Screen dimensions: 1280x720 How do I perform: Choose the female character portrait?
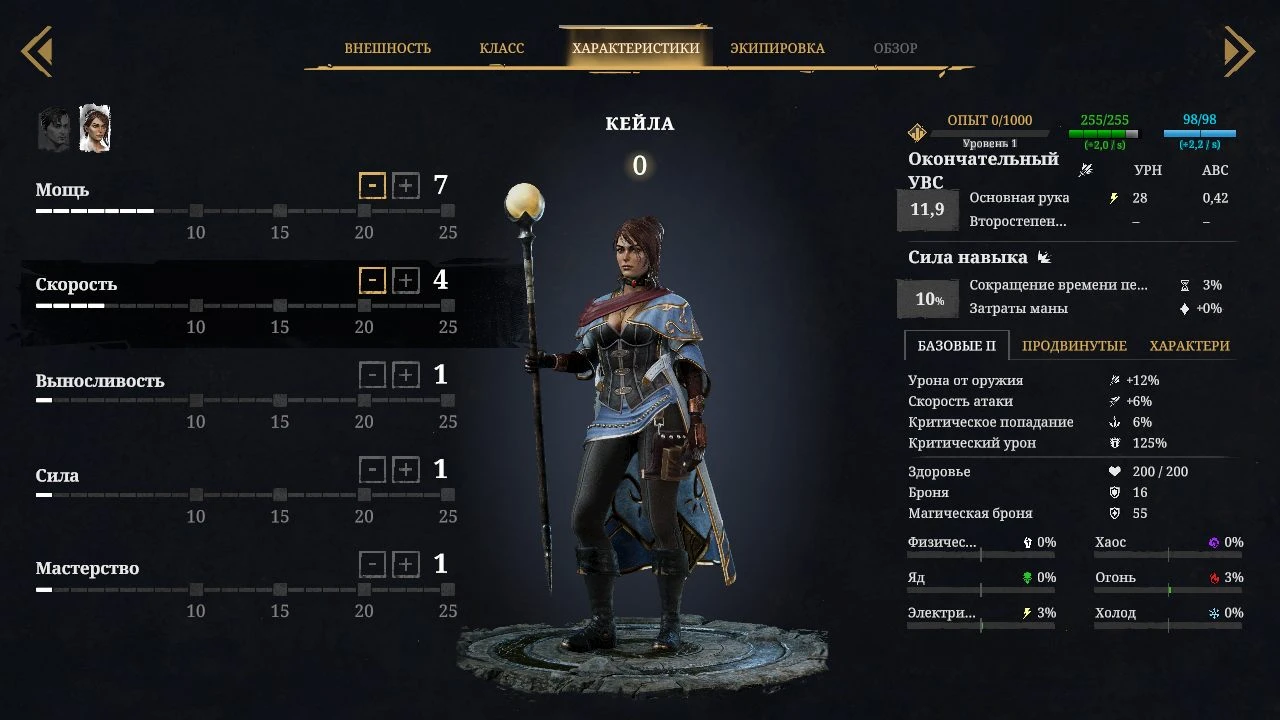(95, 129)
